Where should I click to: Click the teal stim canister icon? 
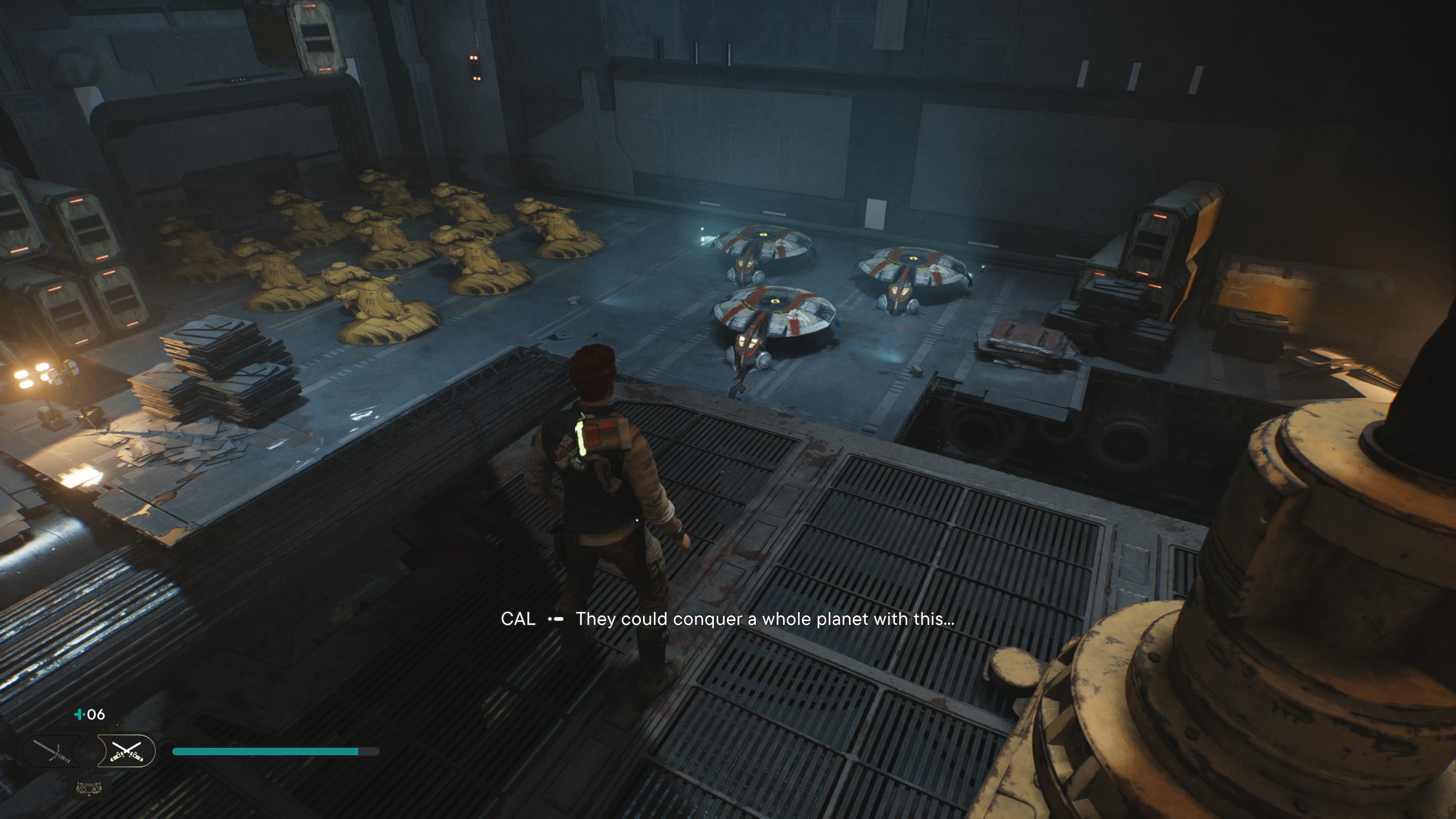point(79,714)
